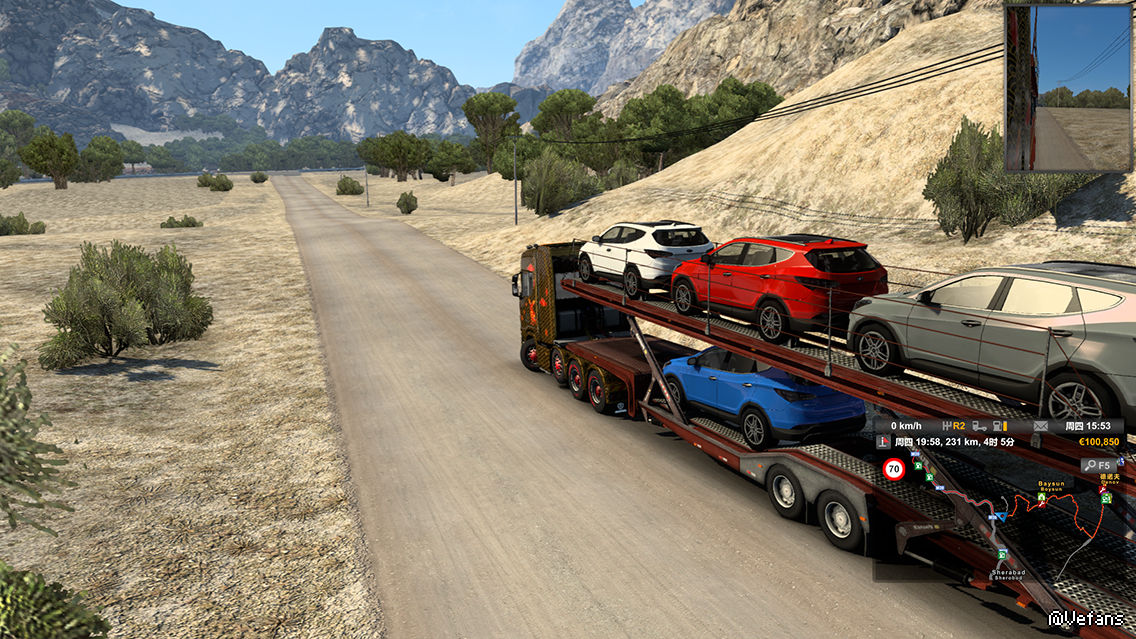Select the Sherabad fuel station map marker

coord(1002,555)
